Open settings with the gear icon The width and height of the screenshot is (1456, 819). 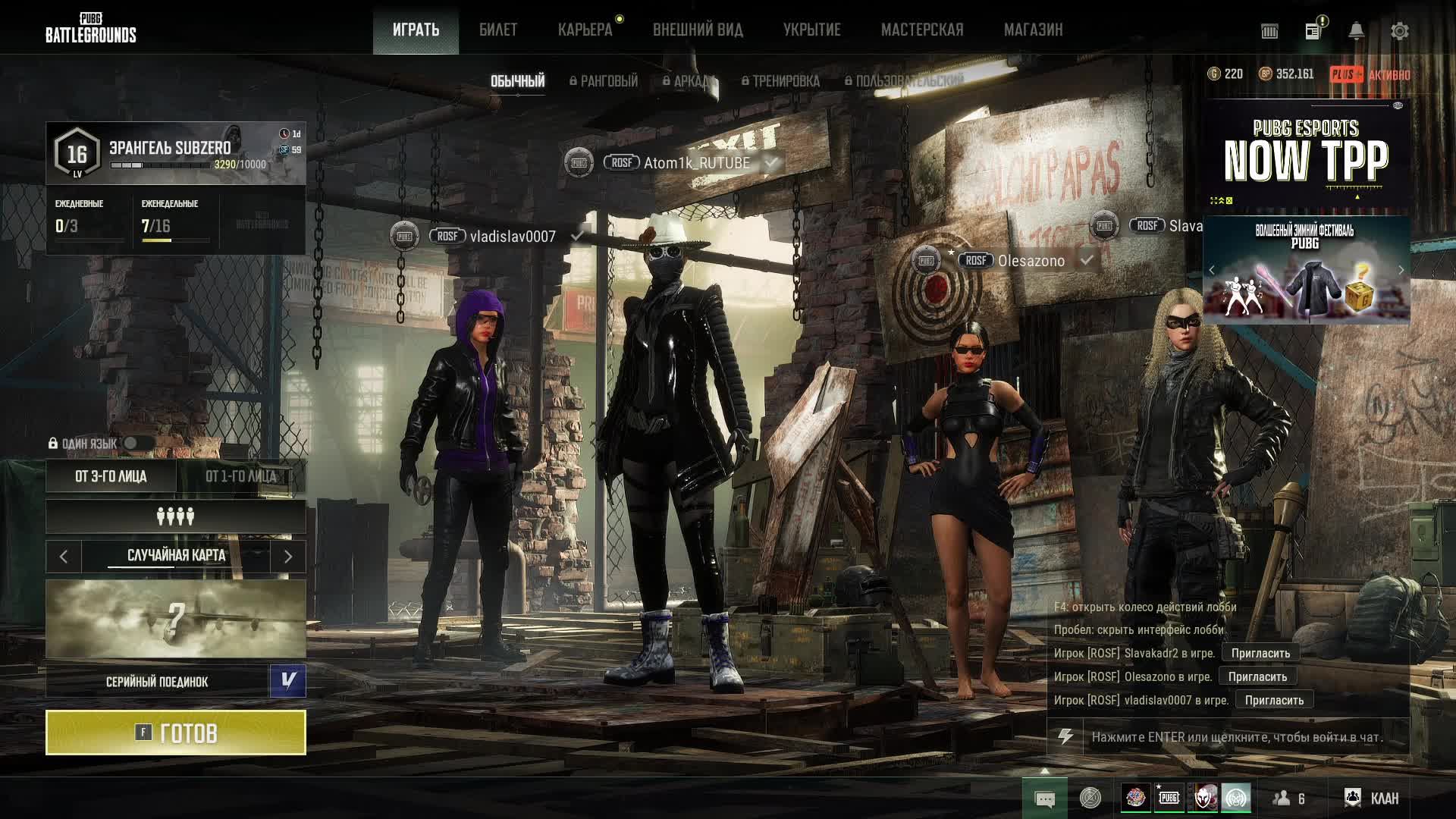click(x=1399, y=31)
